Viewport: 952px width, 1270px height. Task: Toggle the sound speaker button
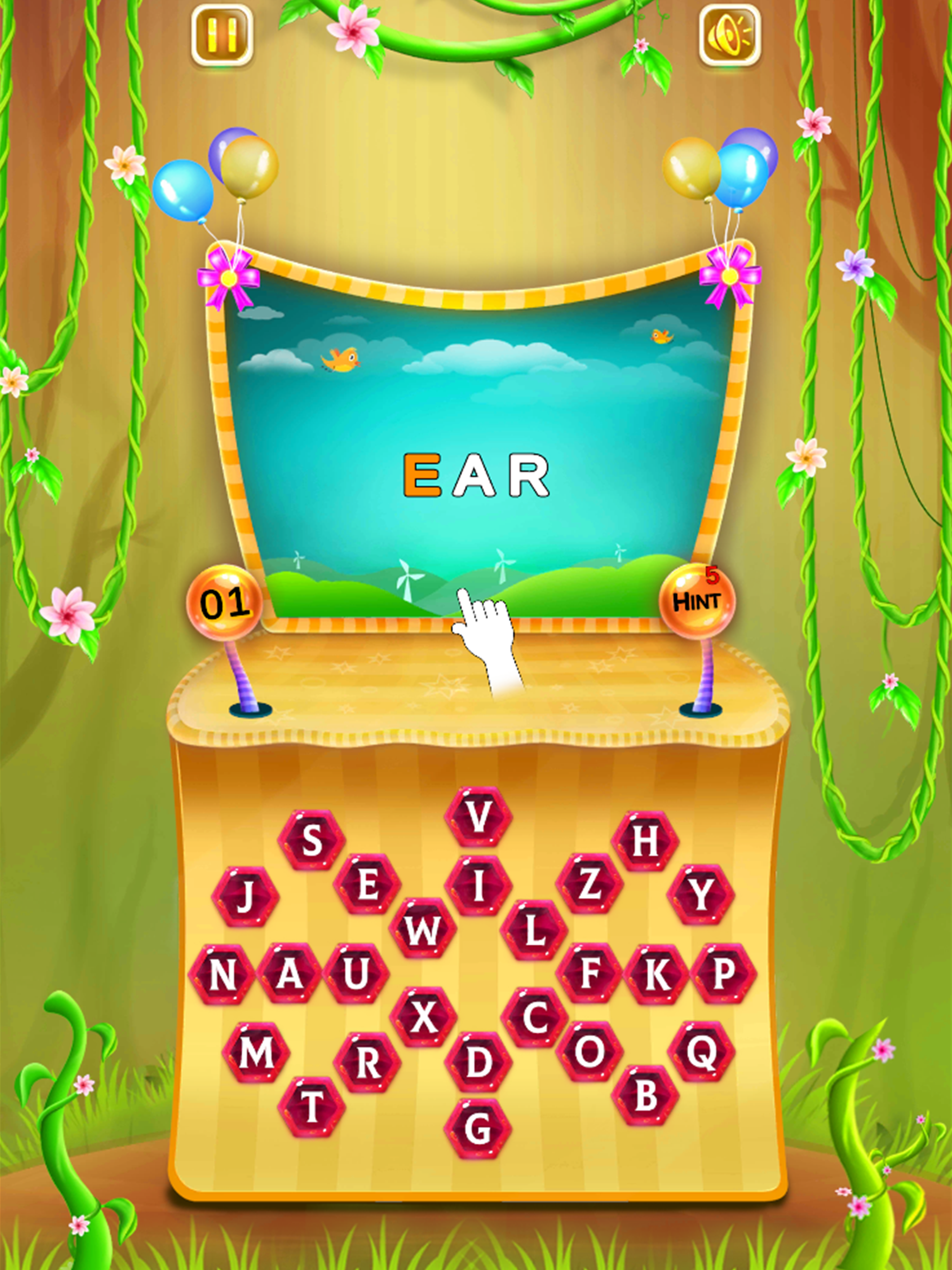tap(729, 36)
